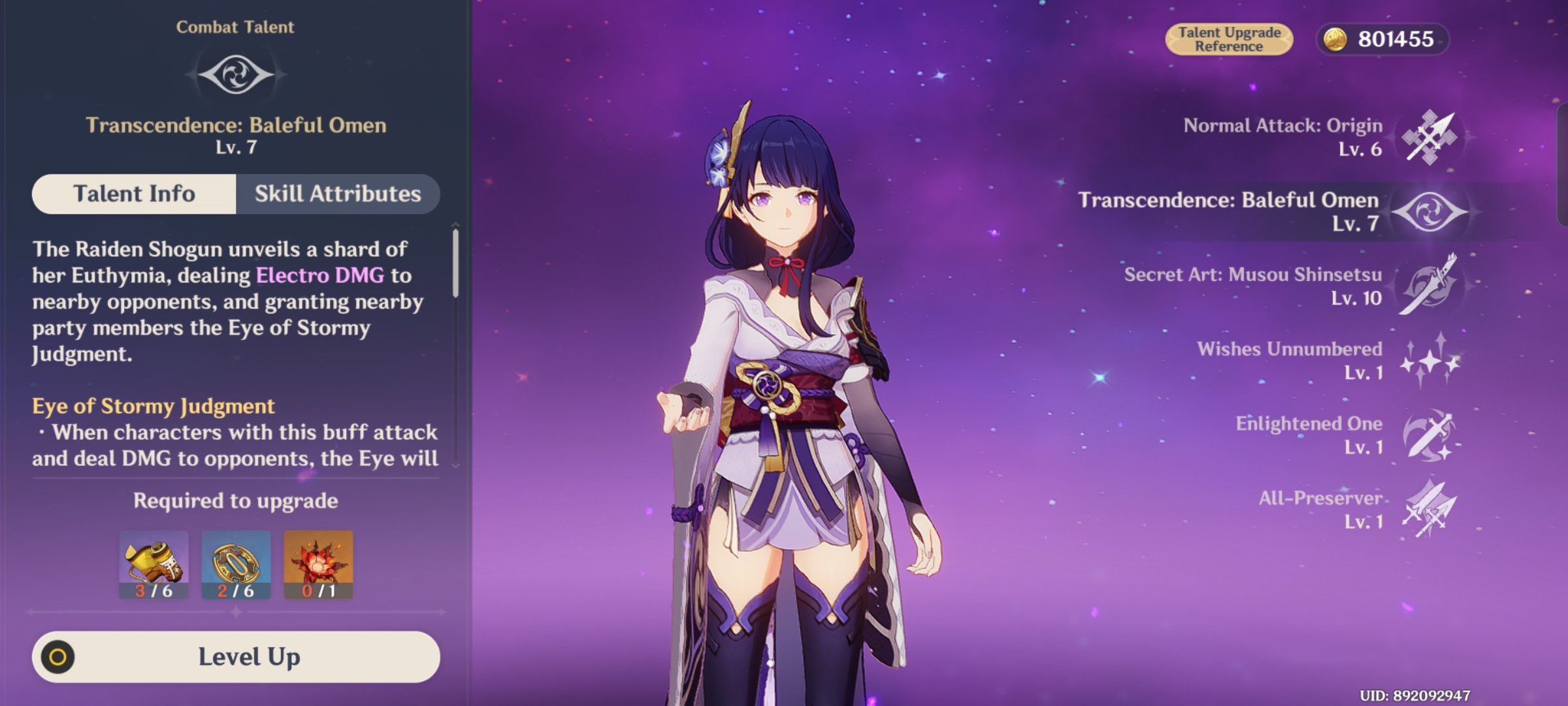Open the Talent Upgrade Reference
The image size is (1568, 706).
tap(1231, 37)
